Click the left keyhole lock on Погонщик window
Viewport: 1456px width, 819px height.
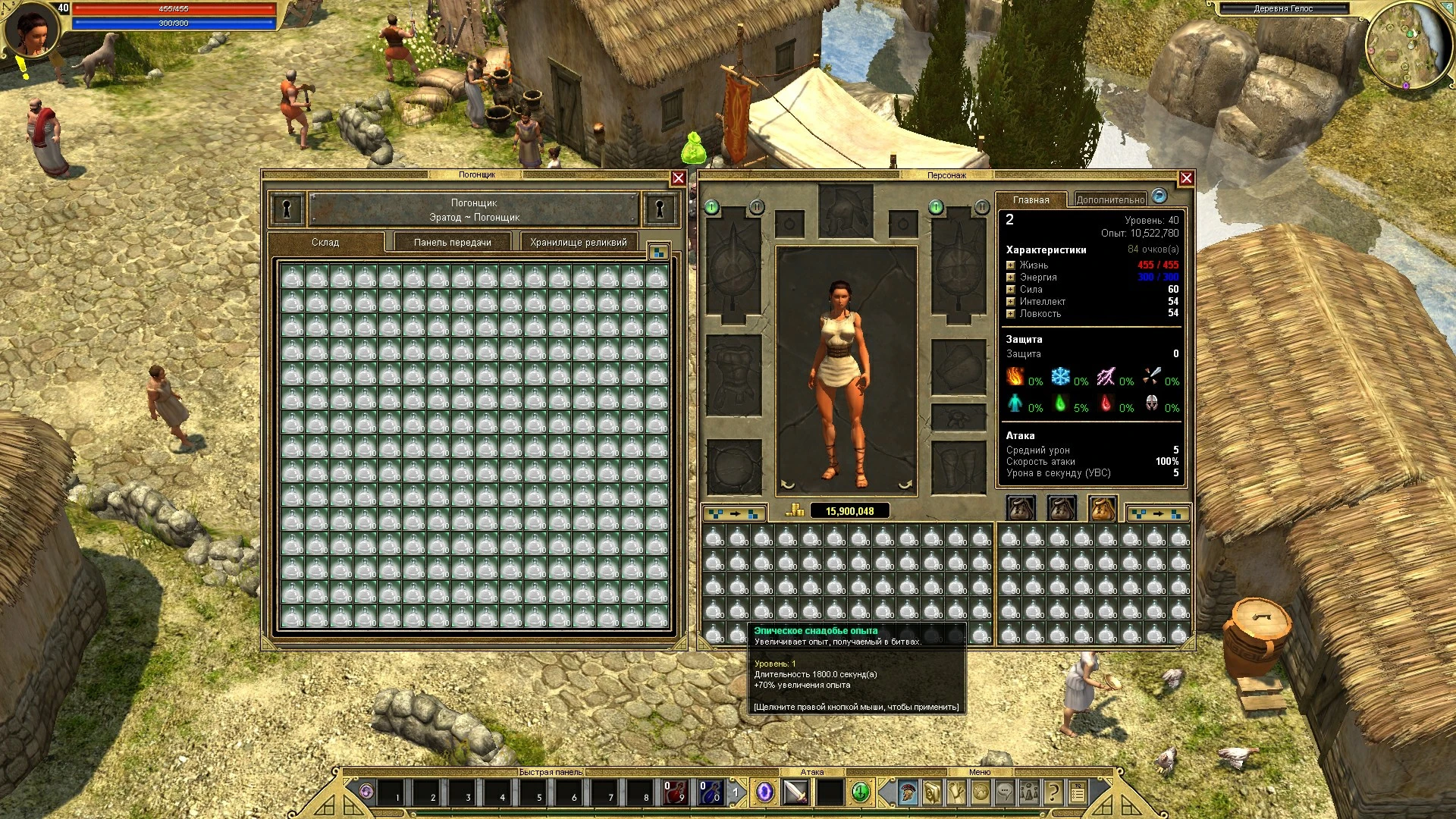point(286,209)
